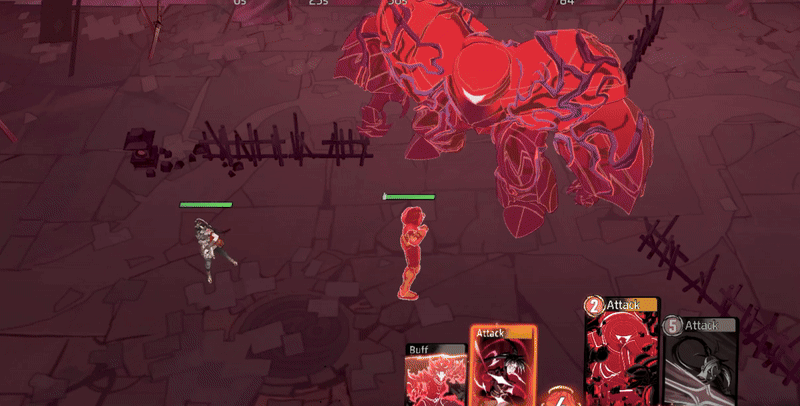Viewport: 800px width, 406px height.
Task: Select the Buff card in hand
Action: tap(436, 374)
